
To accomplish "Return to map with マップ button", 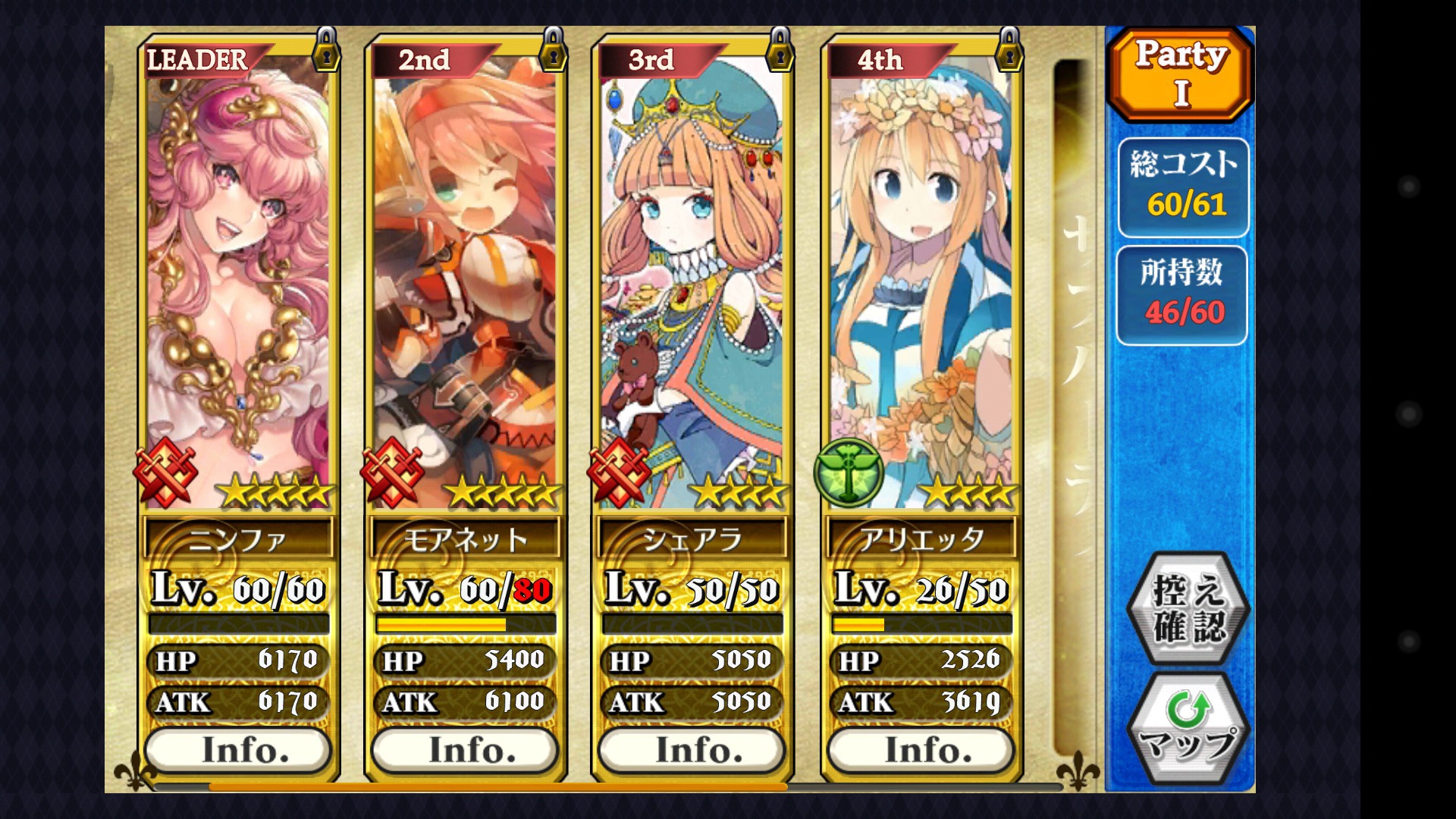I will (1188, 728).
